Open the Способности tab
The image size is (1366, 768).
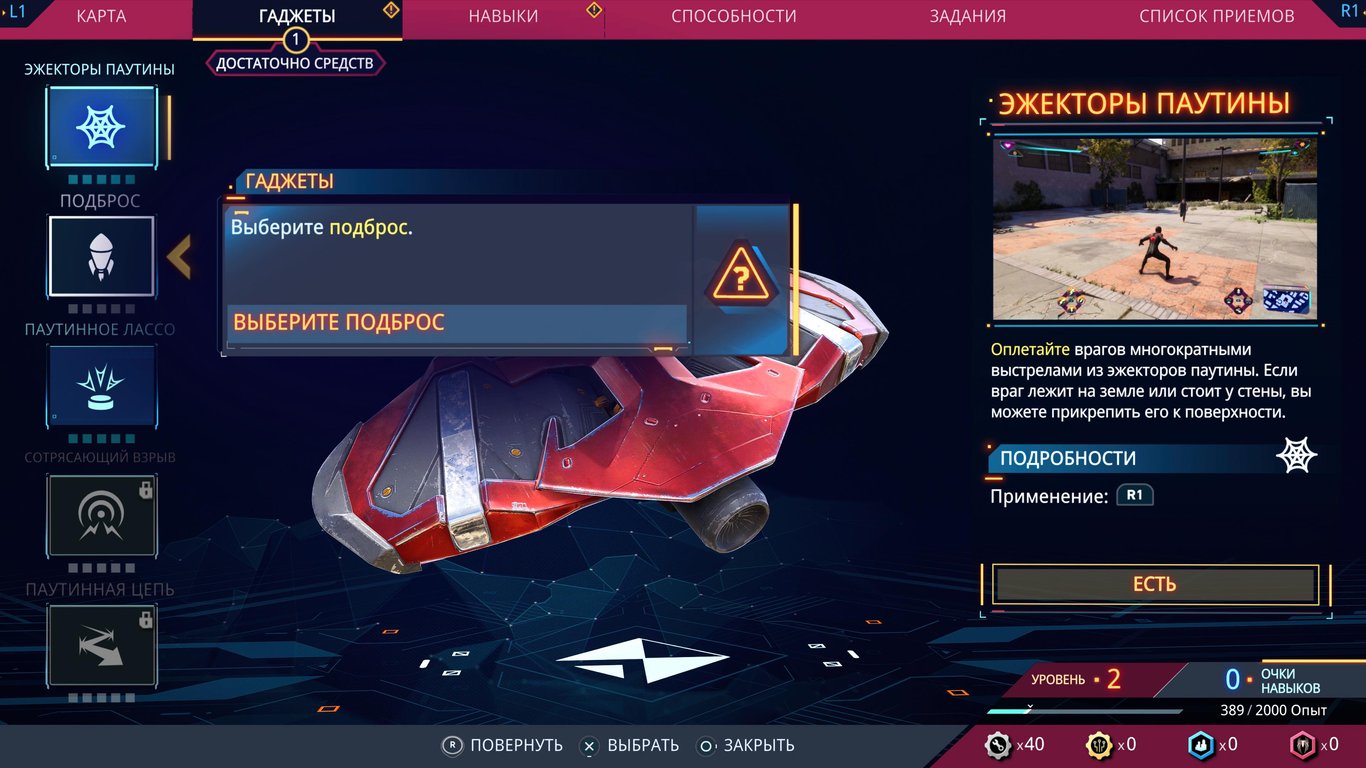point(734,16)
